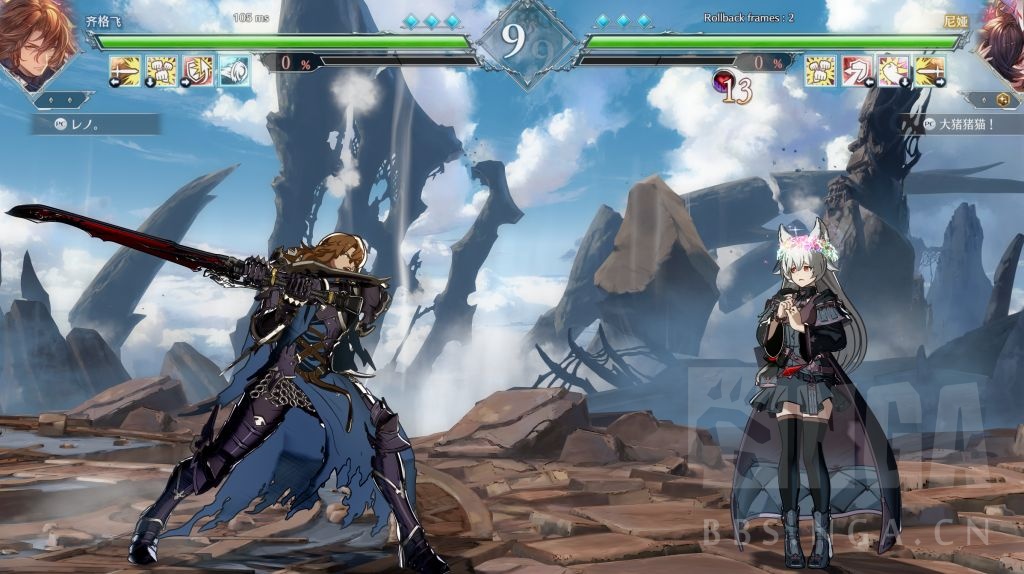The height and width of the screenshot is (574, 1024).
Task: Trigger player two's sword thrust skill icon
Action: coord(930,70)
